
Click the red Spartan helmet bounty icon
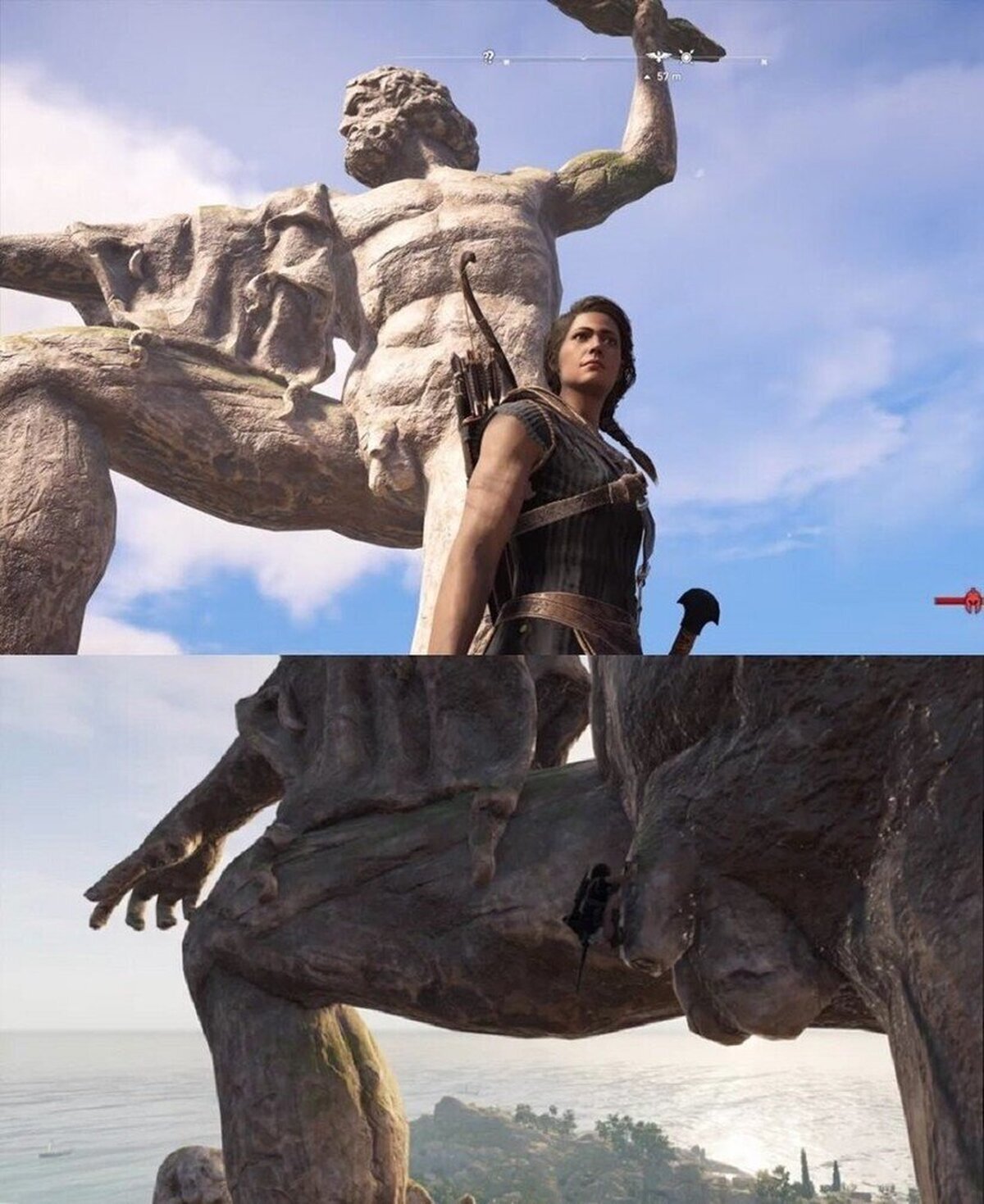tap(973, 601)
